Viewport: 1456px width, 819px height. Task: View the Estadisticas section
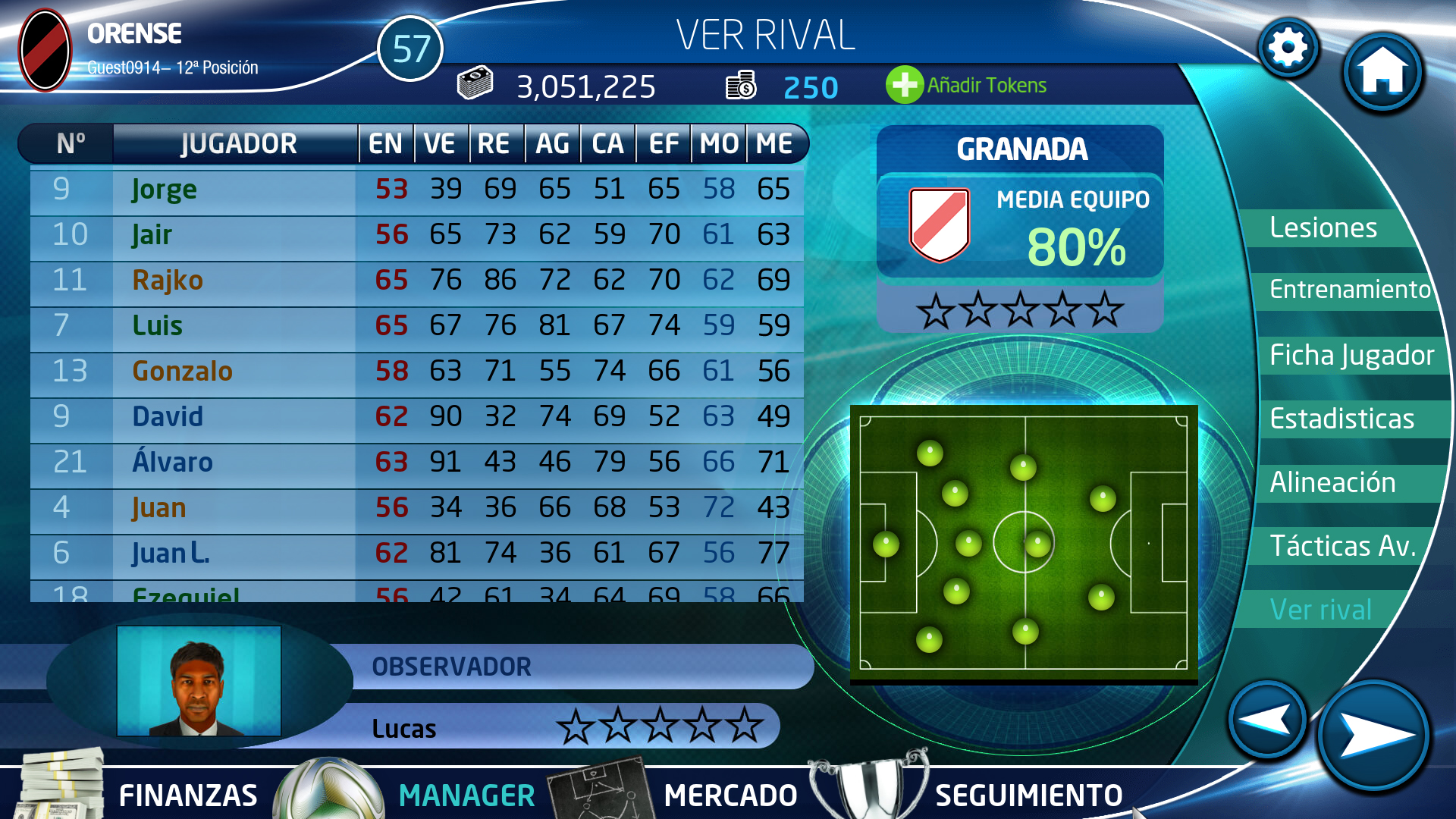[x=1341, y=419]
